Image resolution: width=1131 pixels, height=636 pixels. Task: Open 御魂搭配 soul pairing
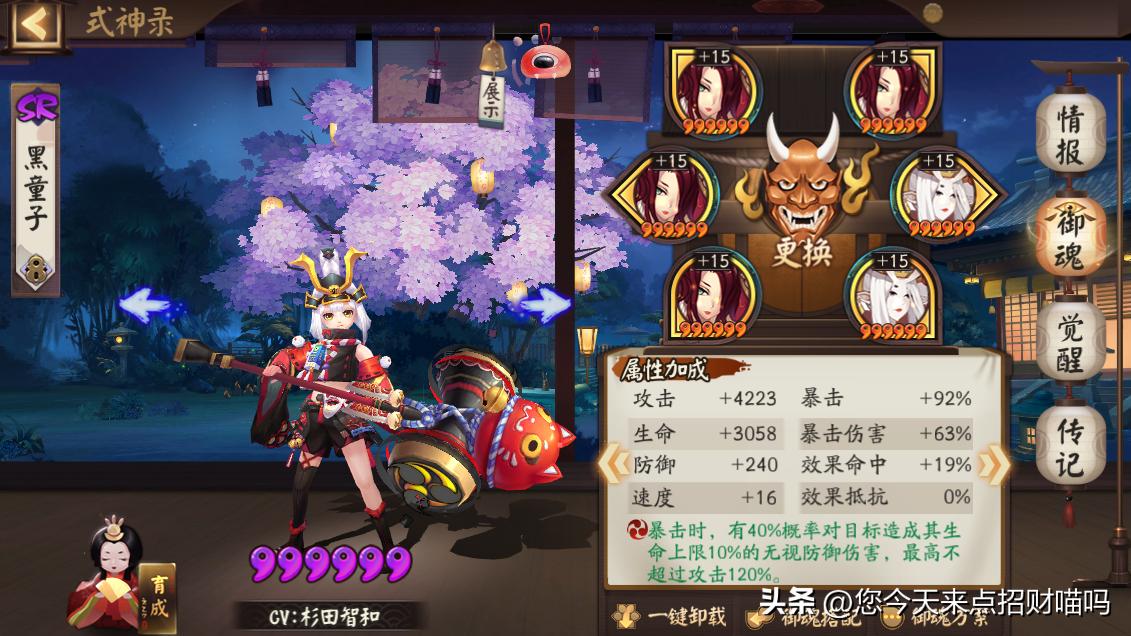point(802,616)
